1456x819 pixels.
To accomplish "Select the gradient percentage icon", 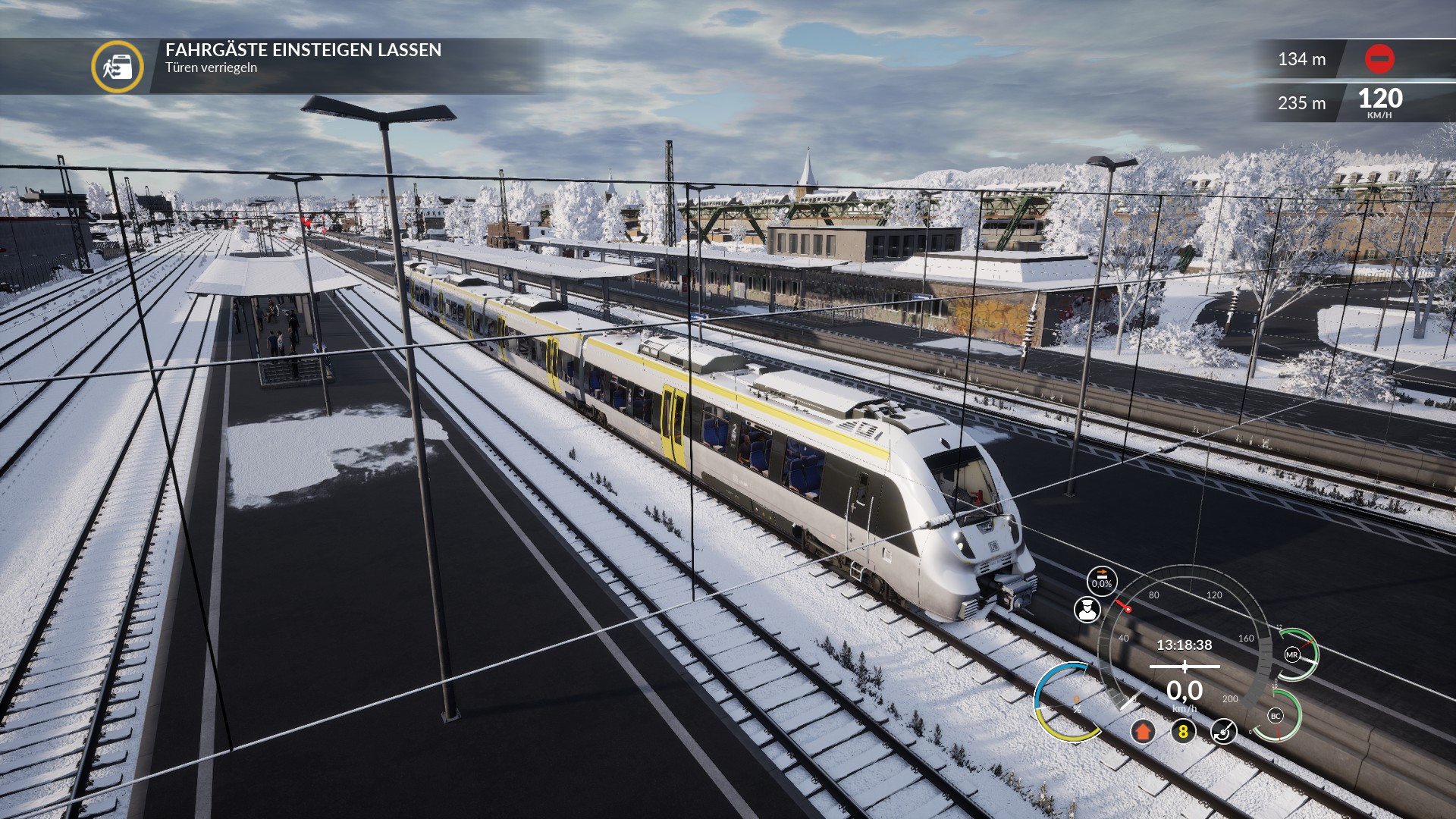I will 1102,580.
